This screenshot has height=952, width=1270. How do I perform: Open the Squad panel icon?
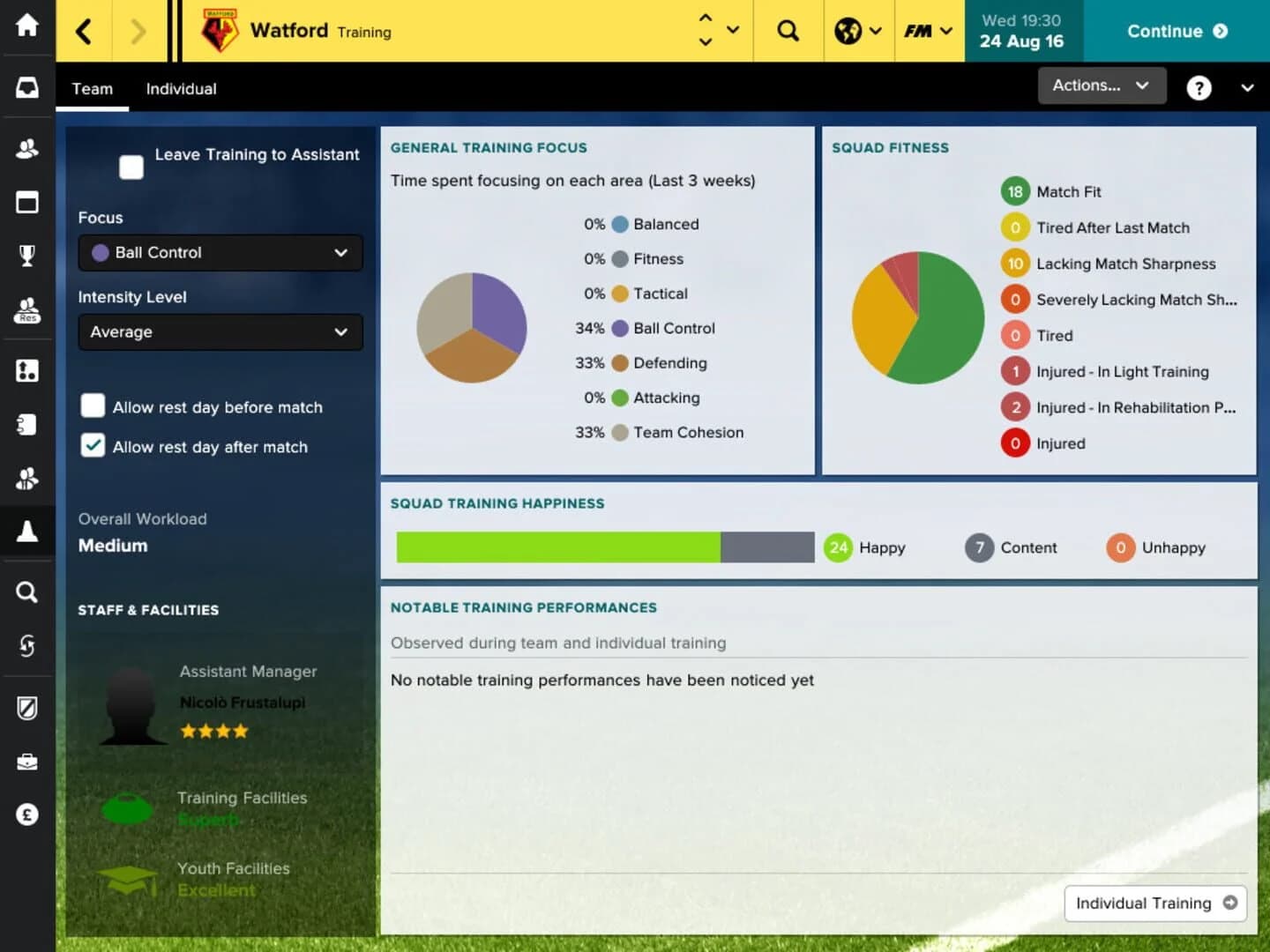pos(27,148)
